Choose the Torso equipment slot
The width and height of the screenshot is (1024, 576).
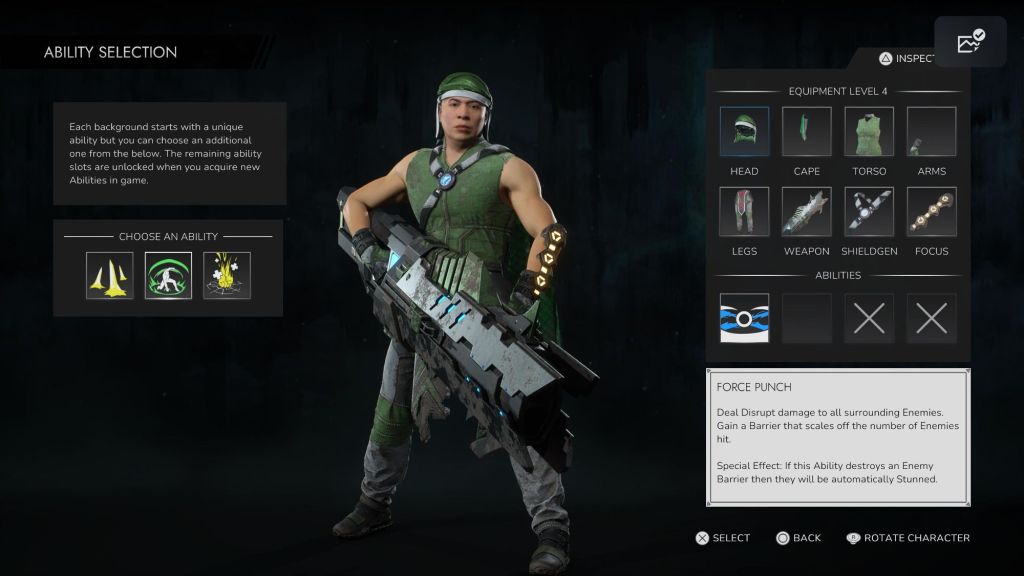coord(869,132)
